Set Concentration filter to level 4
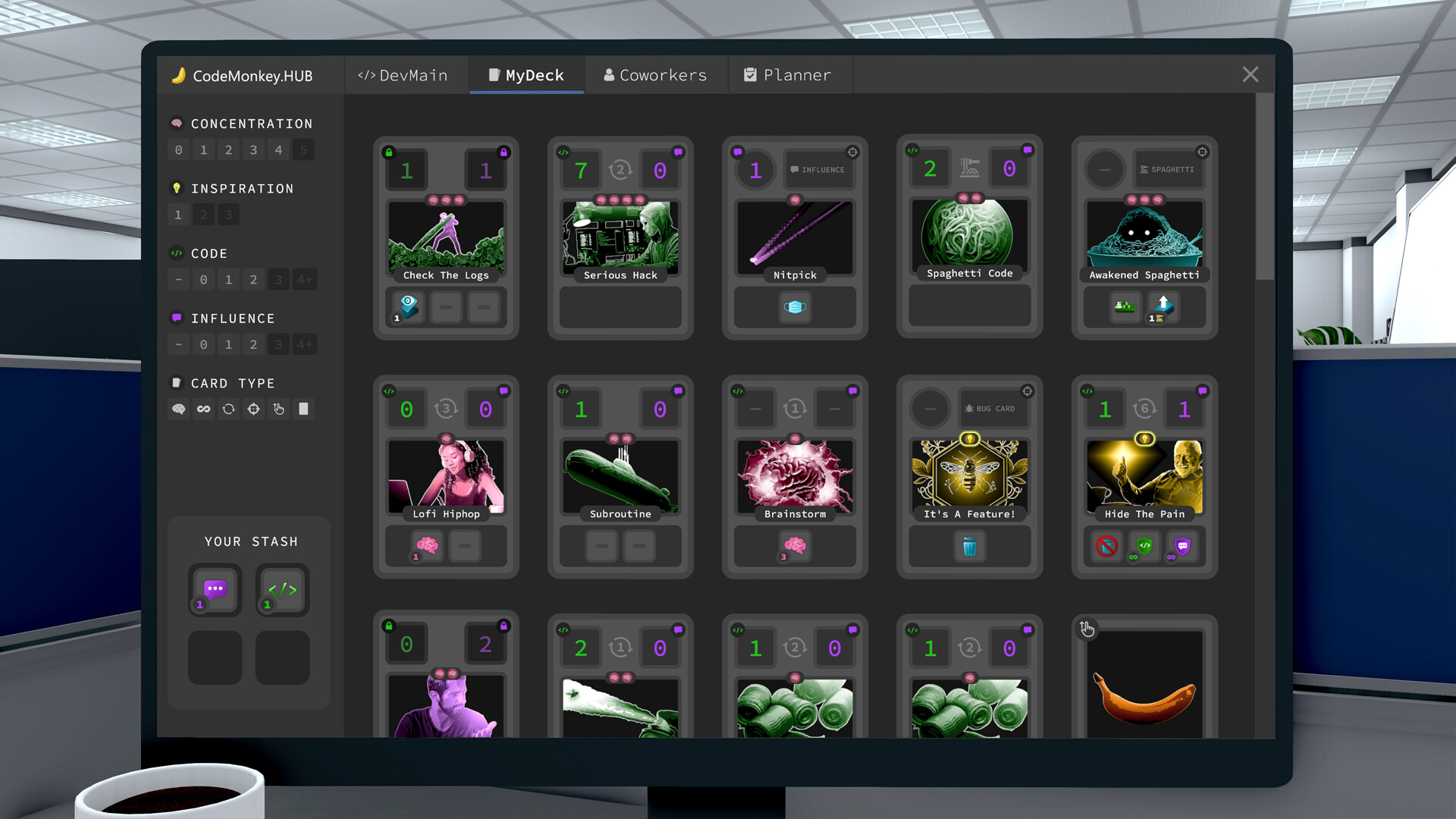 click(278, 149)
